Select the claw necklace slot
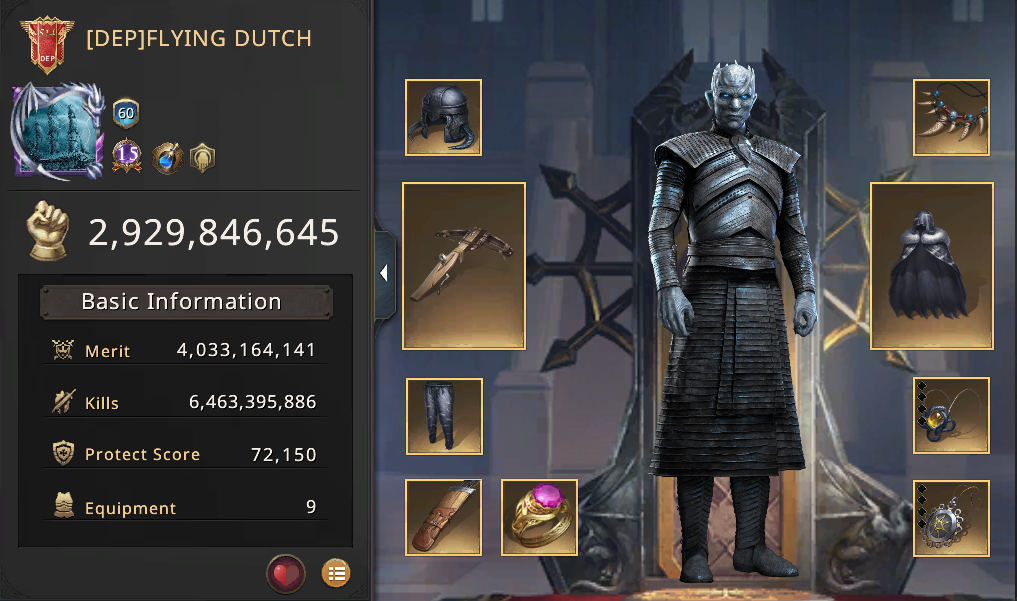 (951, 118)
